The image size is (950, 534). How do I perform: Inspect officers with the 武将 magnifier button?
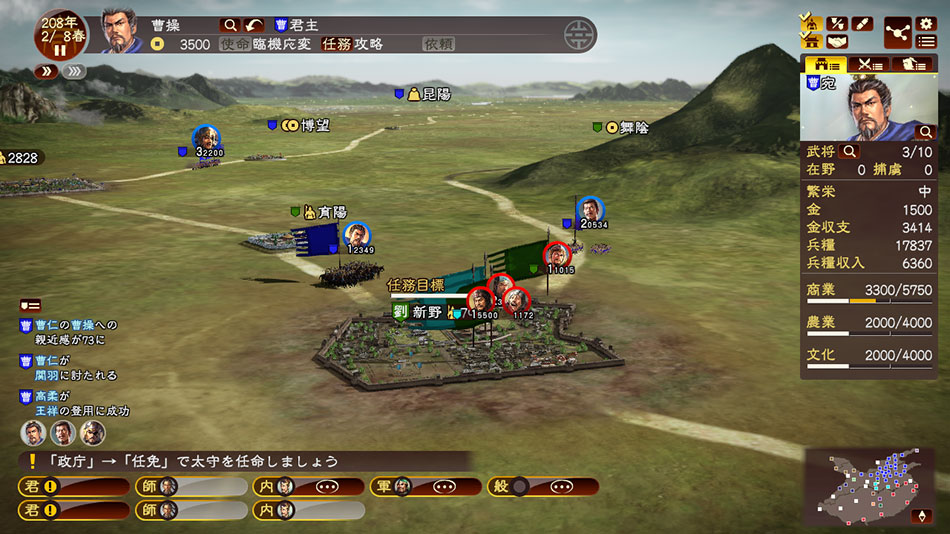coord(850,152)
